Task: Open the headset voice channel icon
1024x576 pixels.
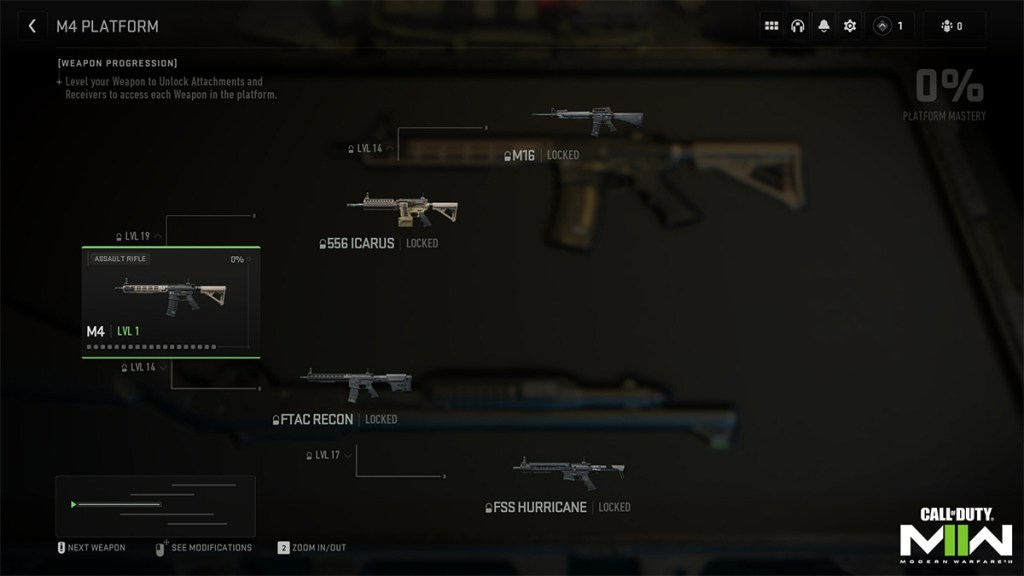Action: click(798, 26)
